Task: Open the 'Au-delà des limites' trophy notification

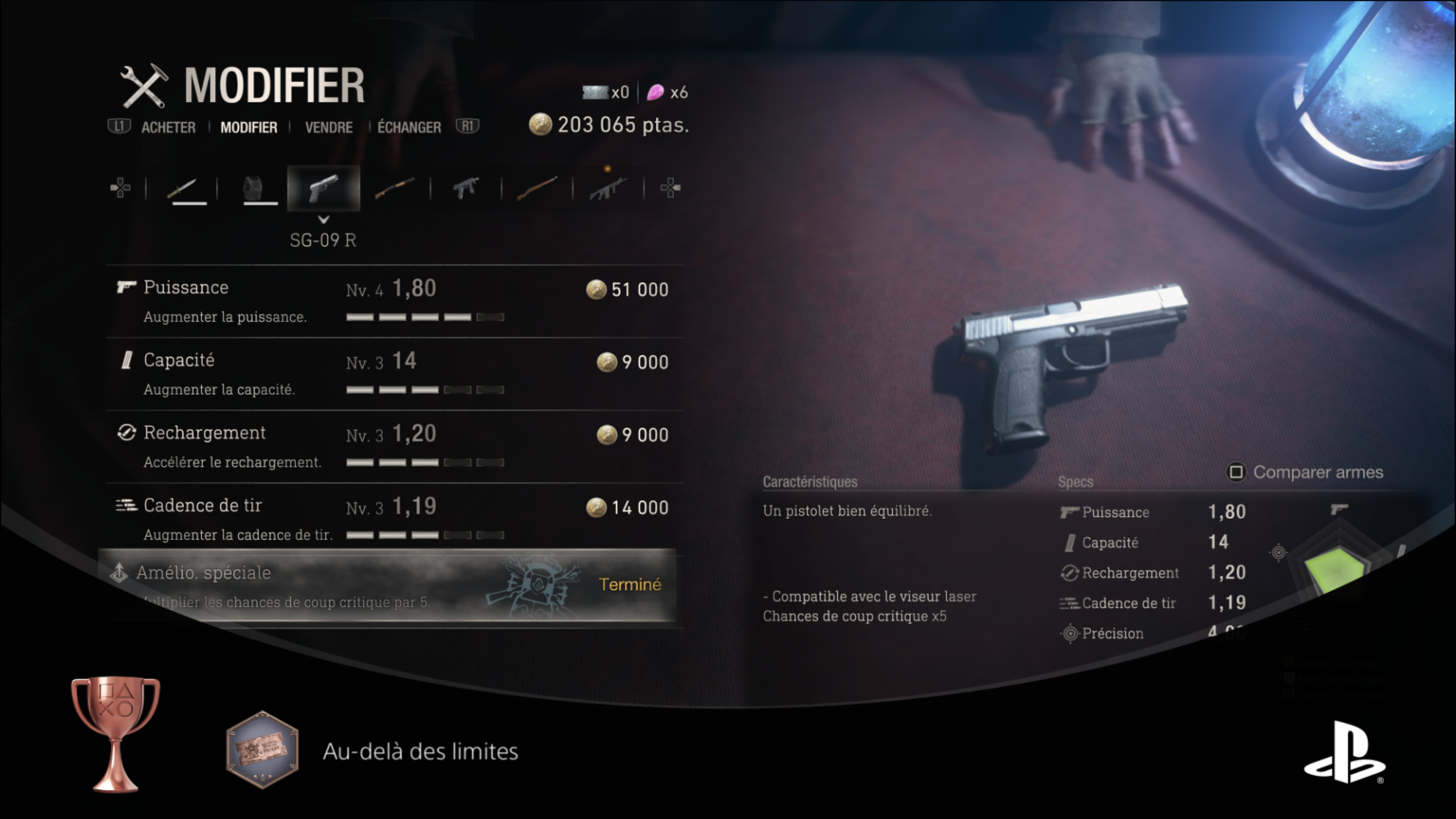Action: (x=419, y=751)
